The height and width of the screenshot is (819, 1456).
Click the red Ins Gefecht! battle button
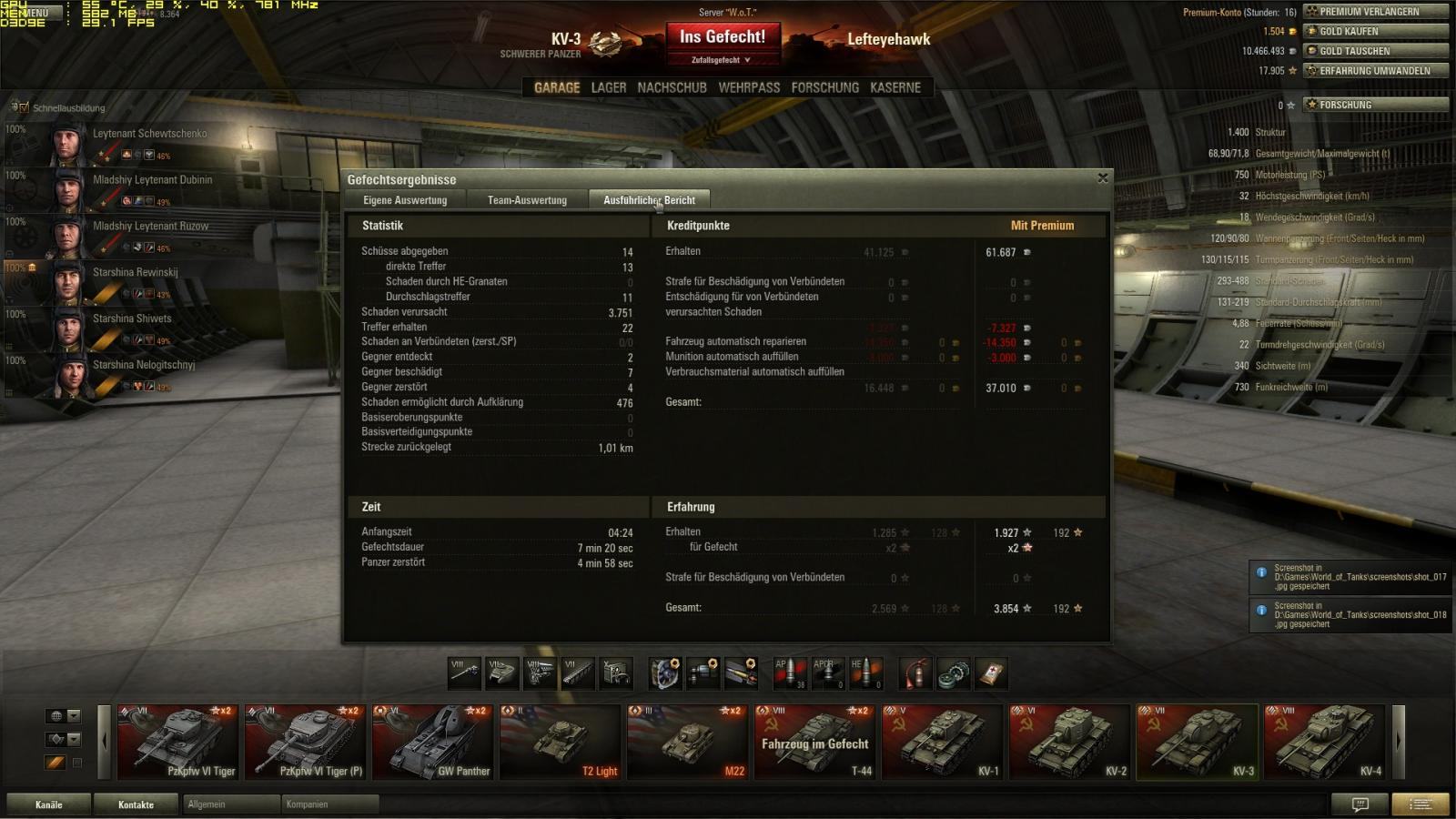click(x=723, y=37)
